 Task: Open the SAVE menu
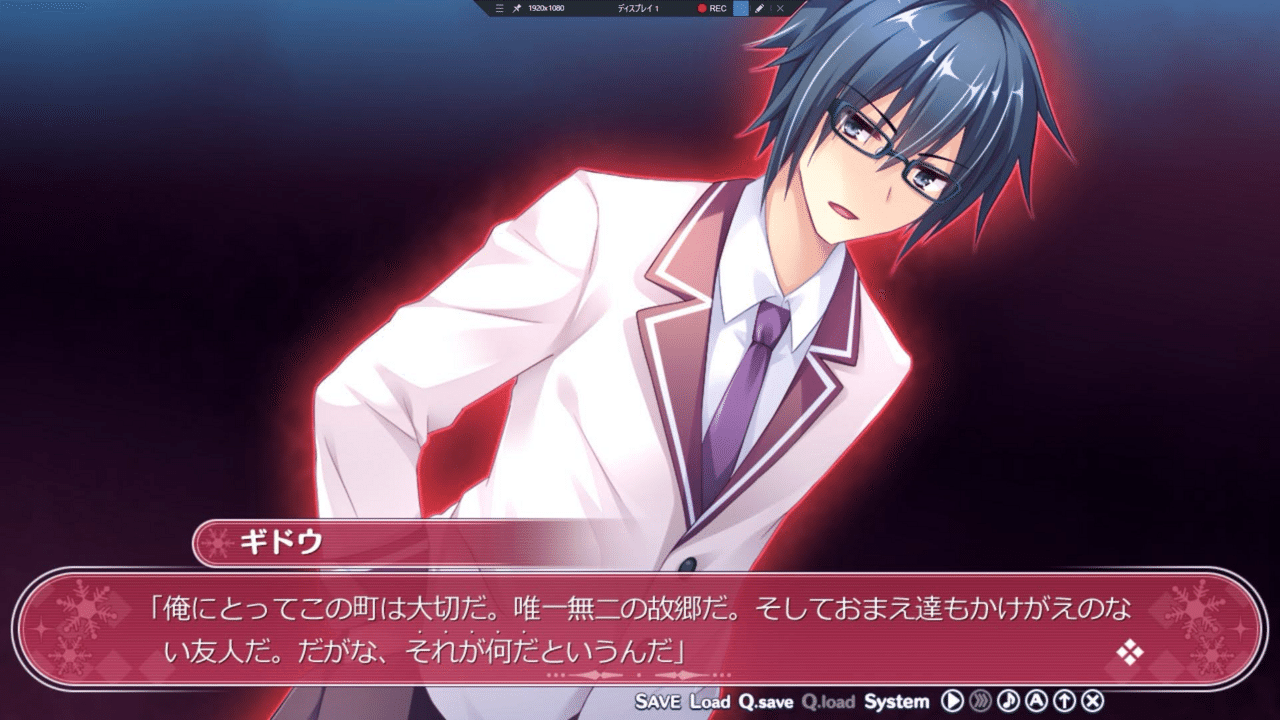pyautogui.click(x=657, y=701)
